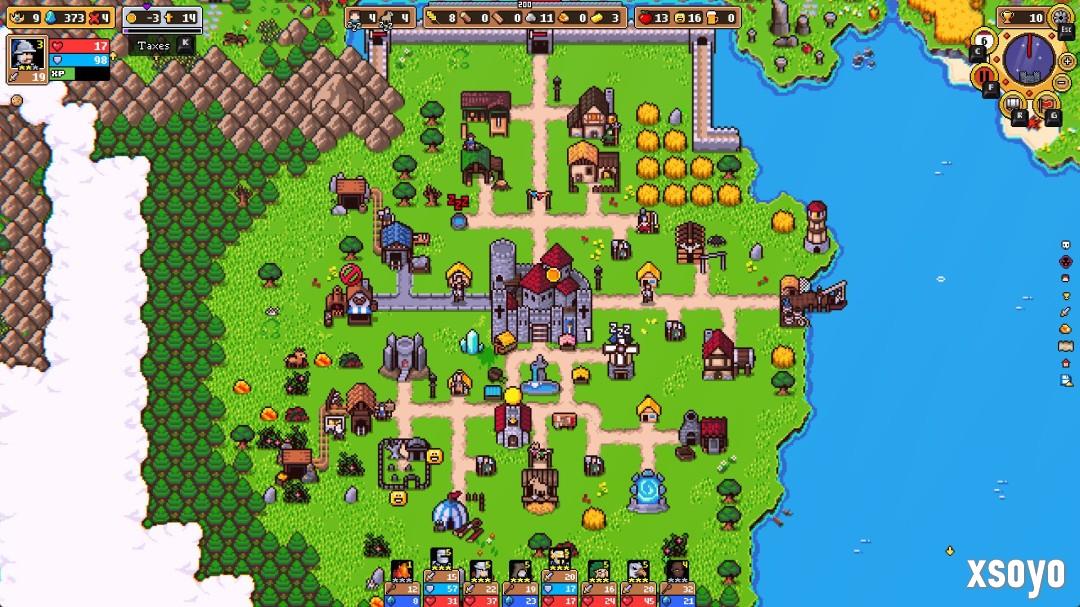Screen dimensions: 1080x607
Task: Open the document icon in side column
Action: [1065, 380]
